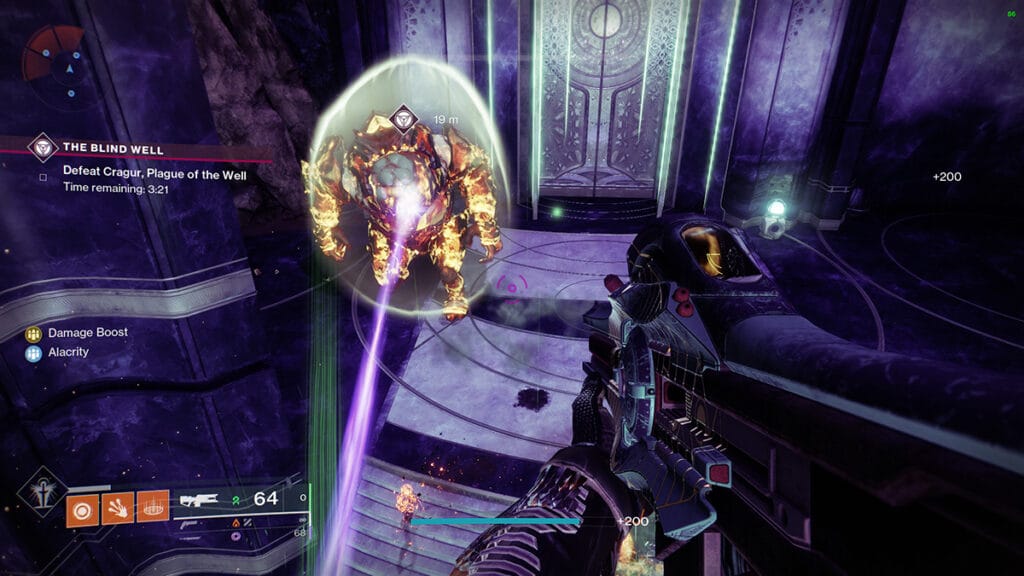Select the Damage Boost buff icon
This screenshot has height=576, width=1024.
coord(33,333)
